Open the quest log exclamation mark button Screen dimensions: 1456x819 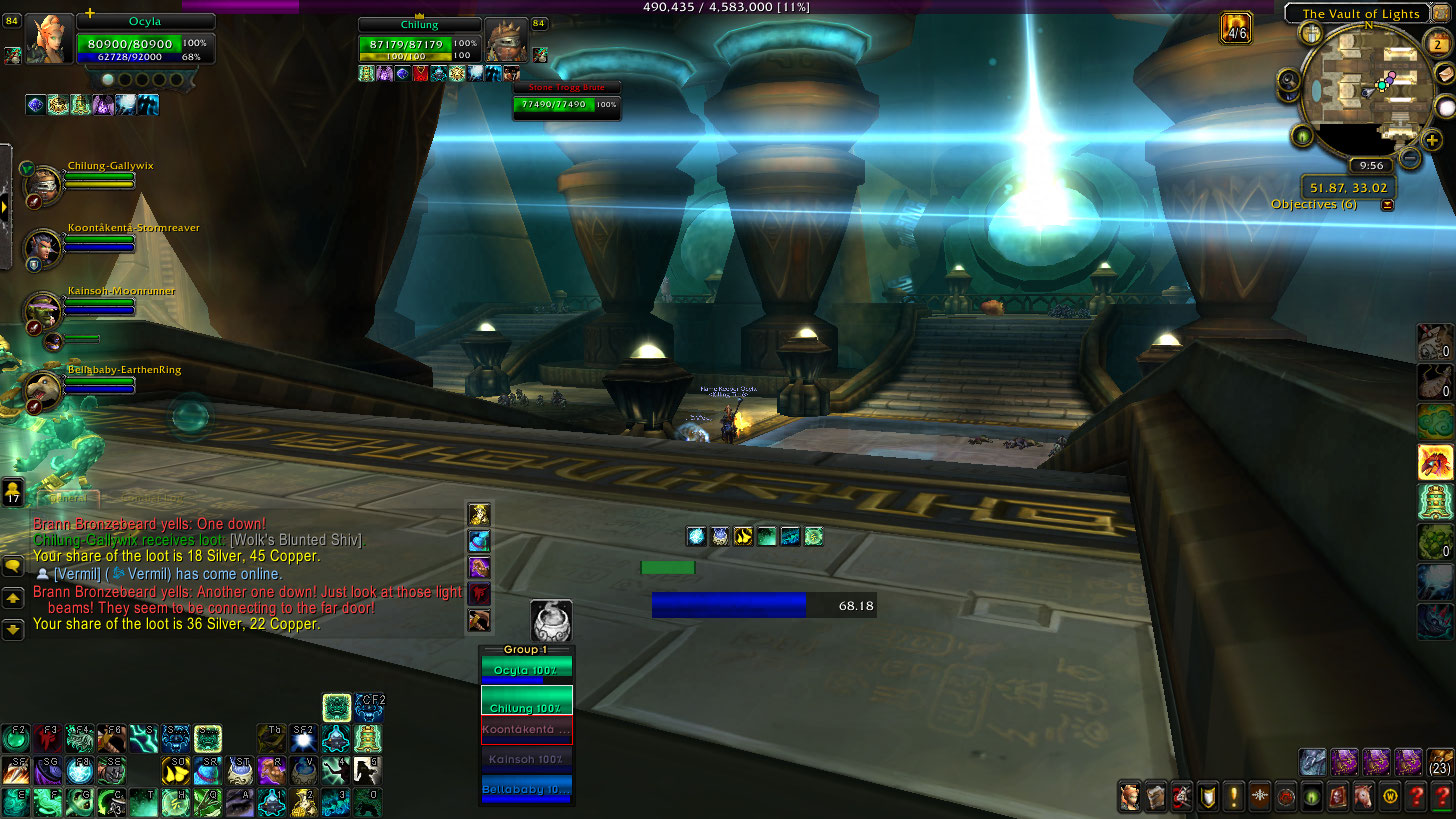(x=1233, y=797)
